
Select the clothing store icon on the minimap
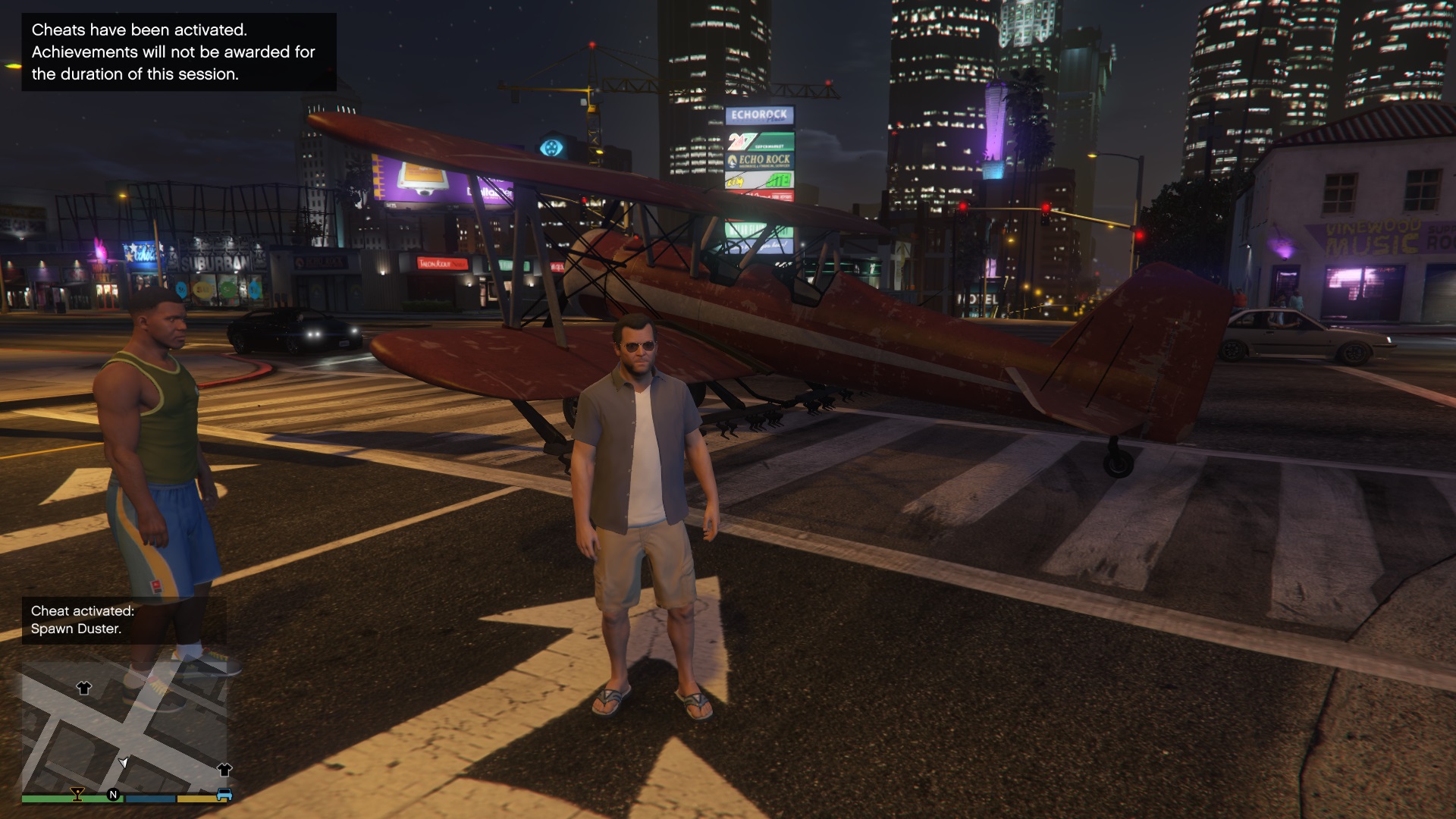83,688
